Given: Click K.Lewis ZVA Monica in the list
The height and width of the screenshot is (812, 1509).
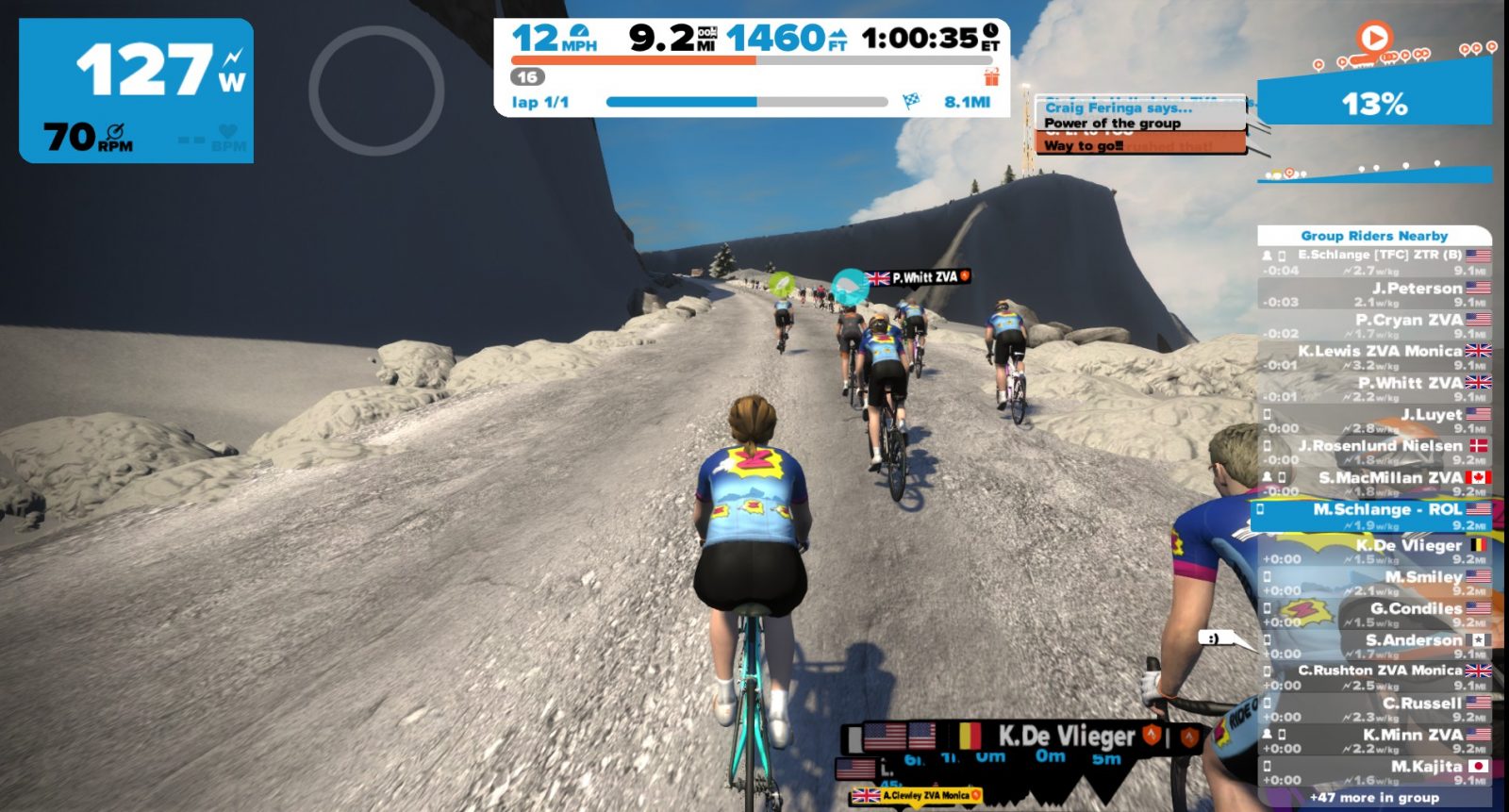Looking at the screenshot, I should point(1375,357).
